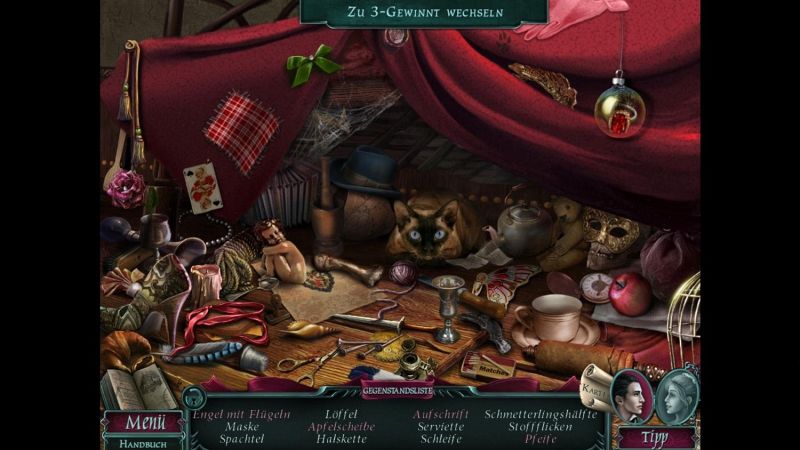Select the pale woman portrait

(x=679, y=394)
